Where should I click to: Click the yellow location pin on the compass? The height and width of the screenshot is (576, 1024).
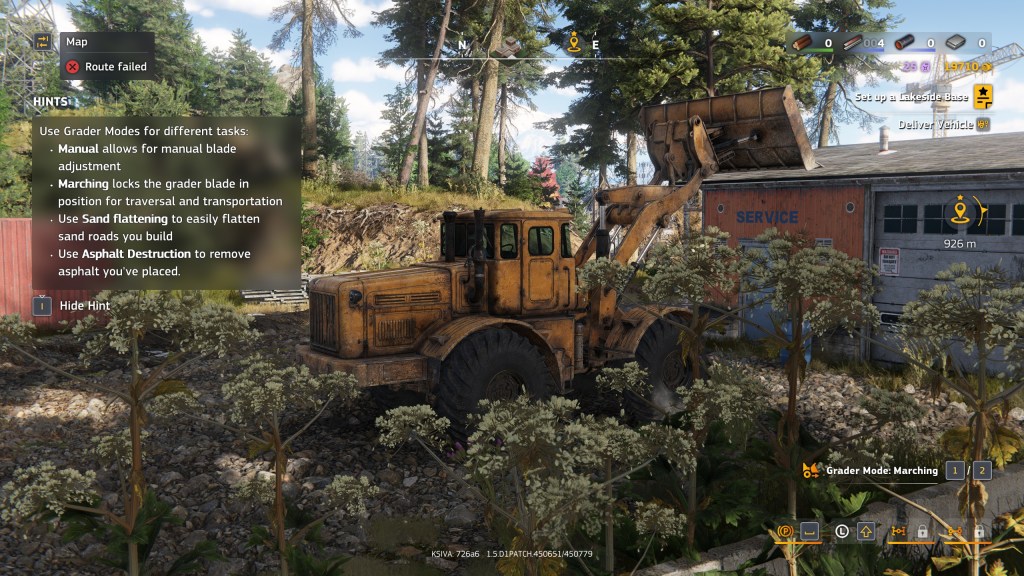click(574, 43)
